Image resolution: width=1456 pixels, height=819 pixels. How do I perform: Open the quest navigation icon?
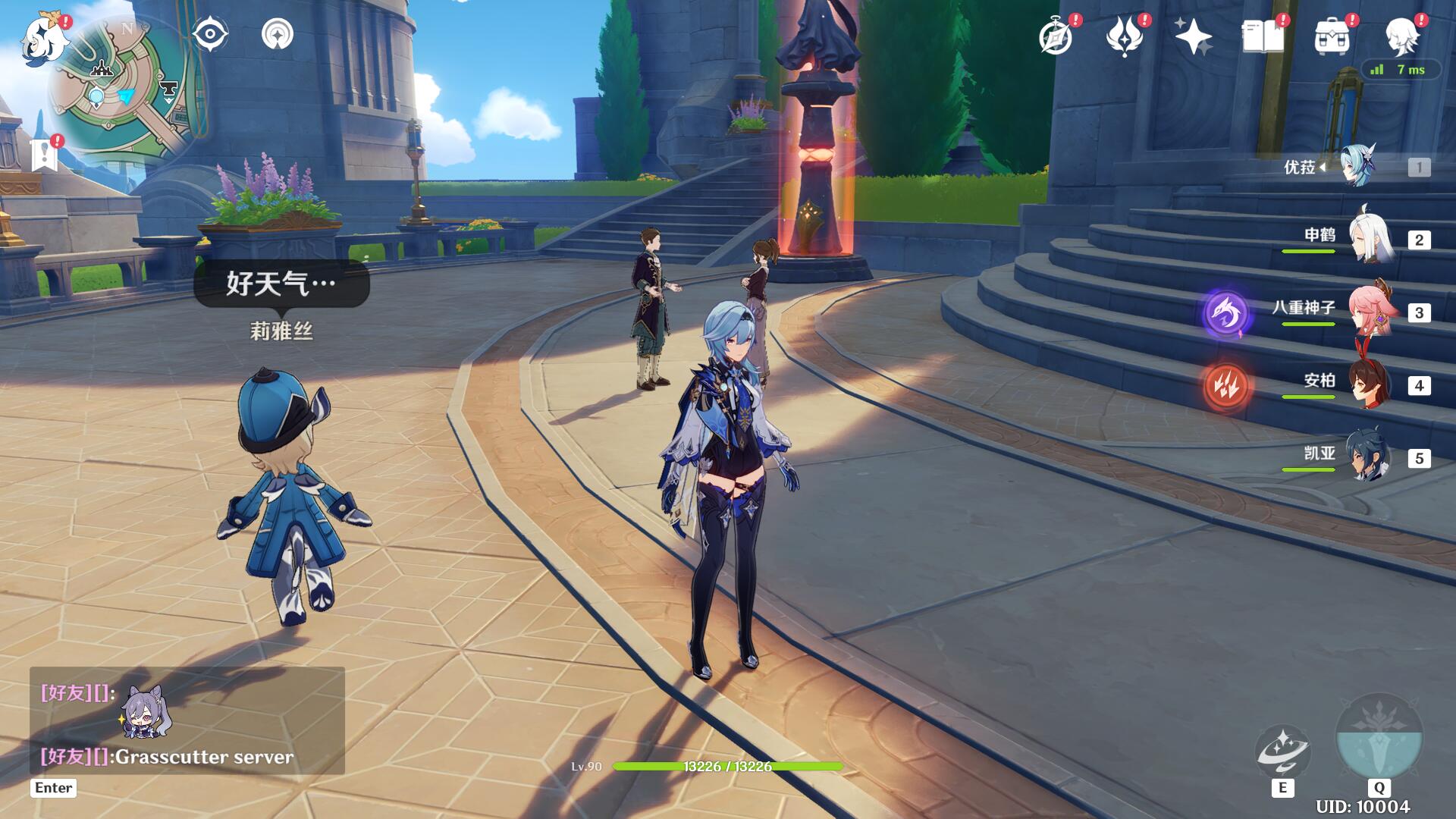(278, 35)
